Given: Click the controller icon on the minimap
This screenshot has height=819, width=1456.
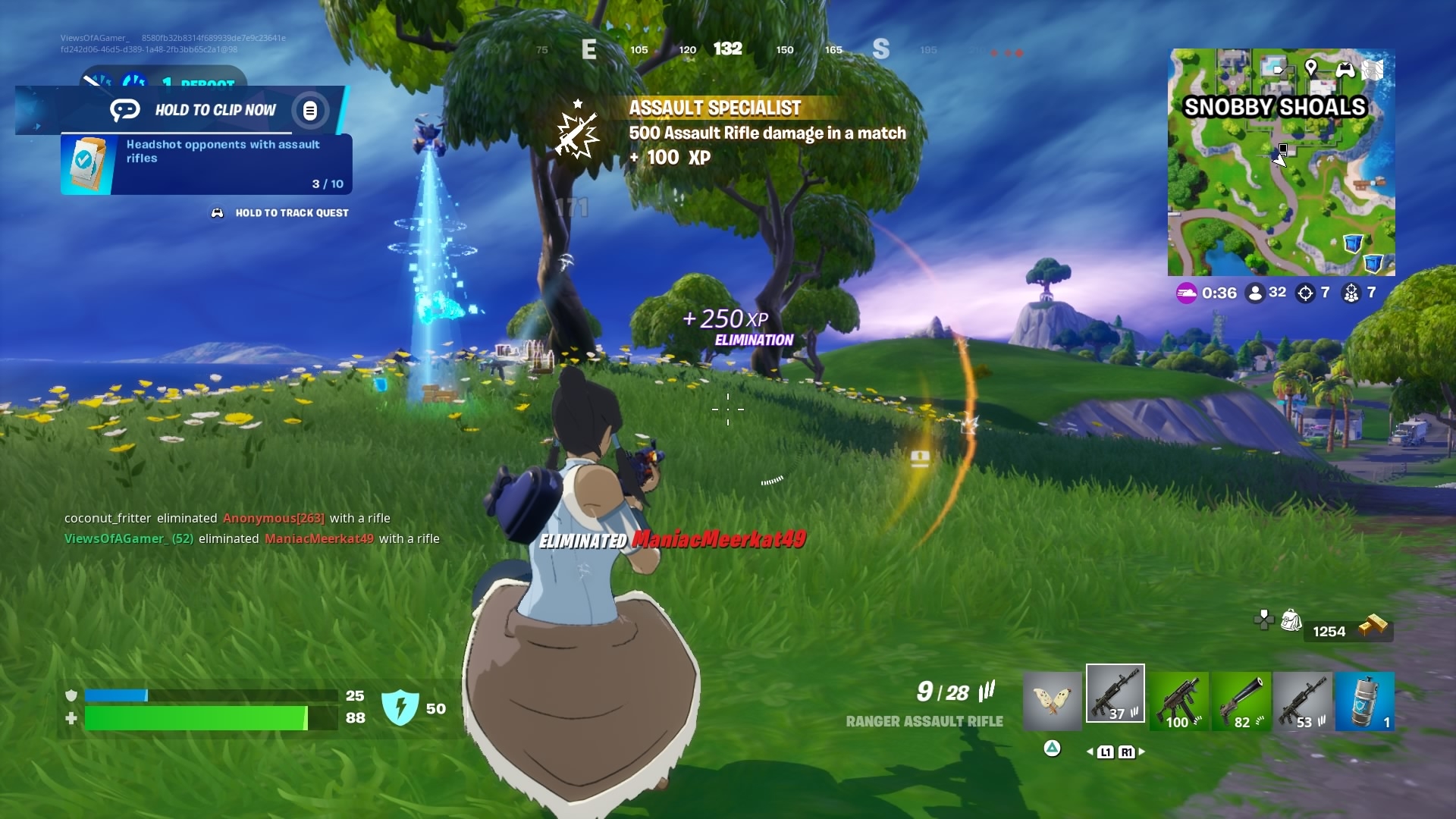Looking at the screenshot, I should pos(1345,70).
